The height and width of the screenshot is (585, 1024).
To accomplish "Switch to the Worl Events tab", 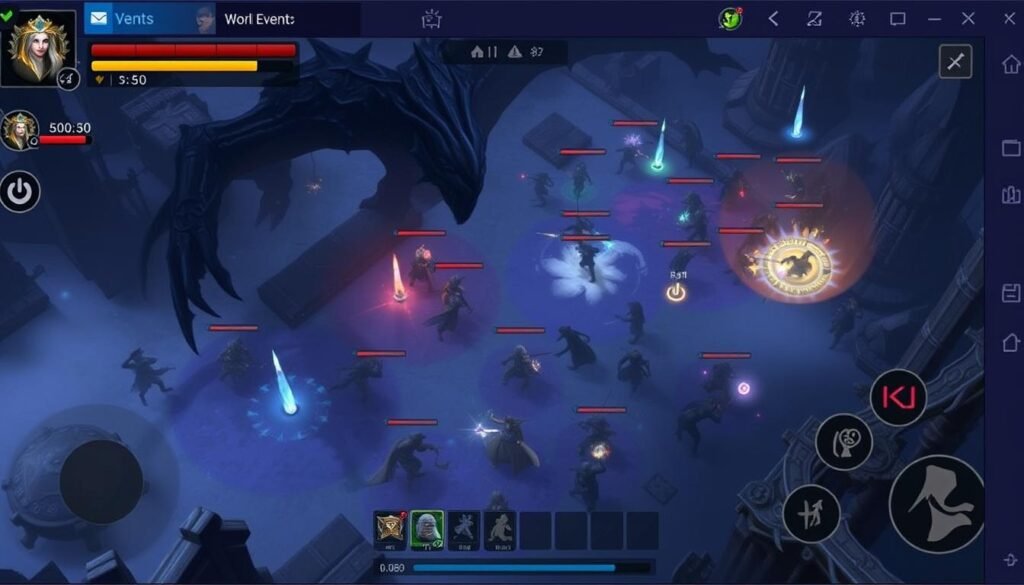I will point(260,19).
